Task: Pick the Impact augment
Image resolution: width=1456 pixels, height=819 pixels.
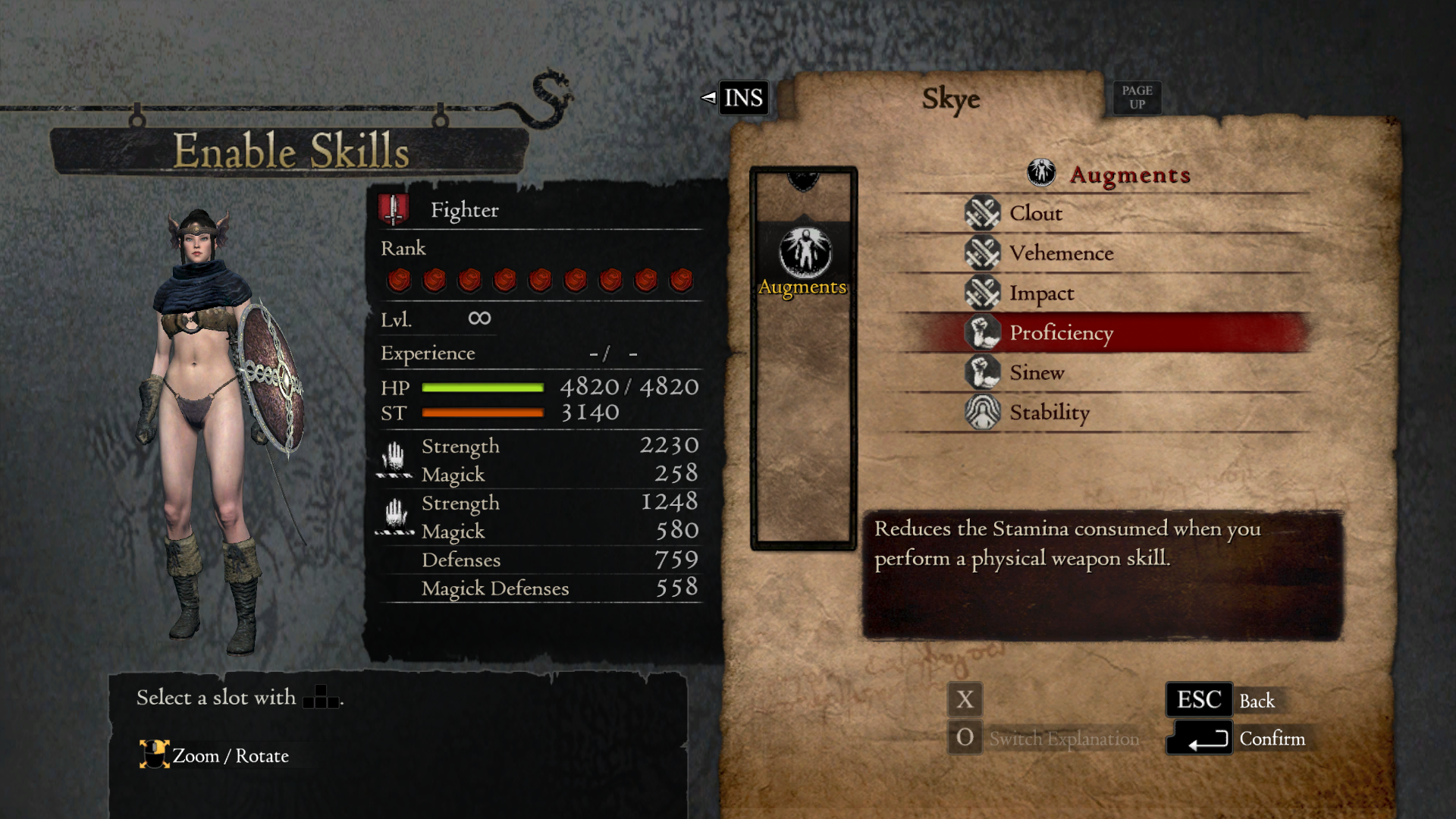Action: pos(1041,293)
